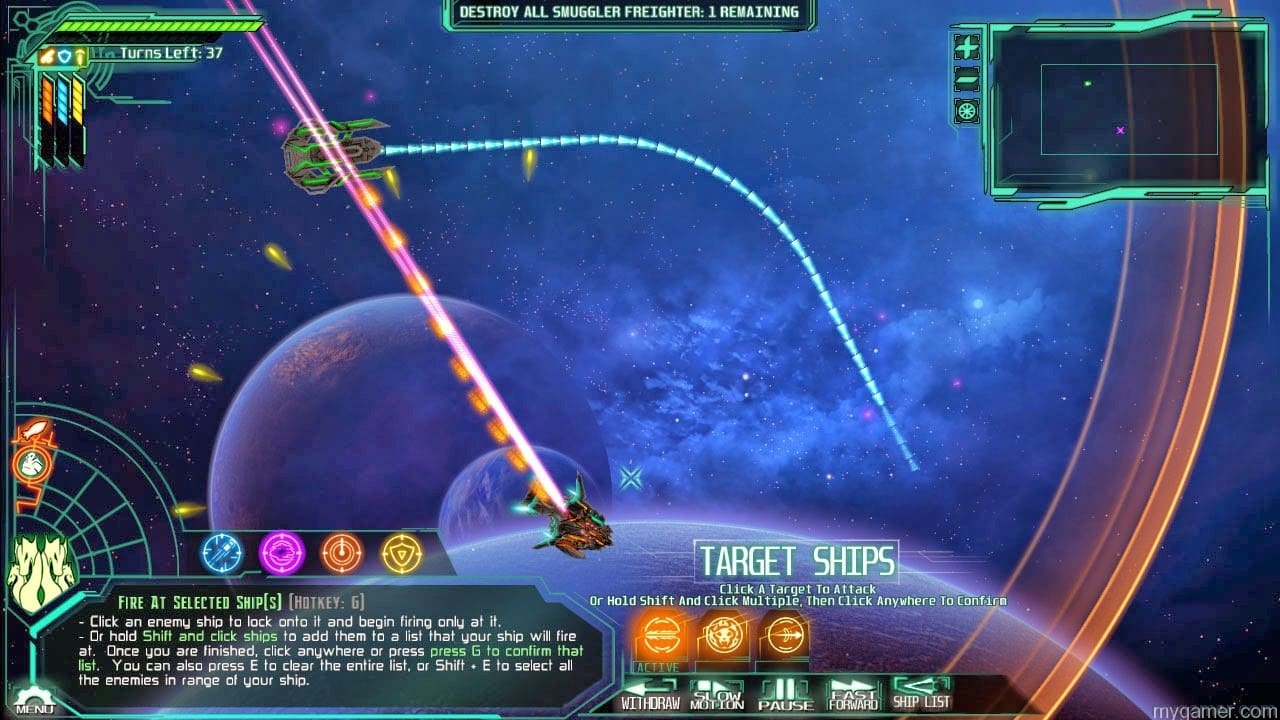
Task: Withdraw from the battle
Action: (650, 694)
